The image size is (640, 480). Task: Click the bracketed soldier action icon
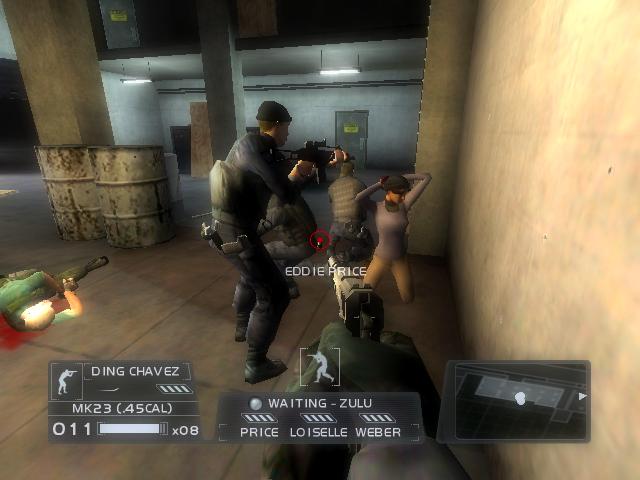coord(320,365)
